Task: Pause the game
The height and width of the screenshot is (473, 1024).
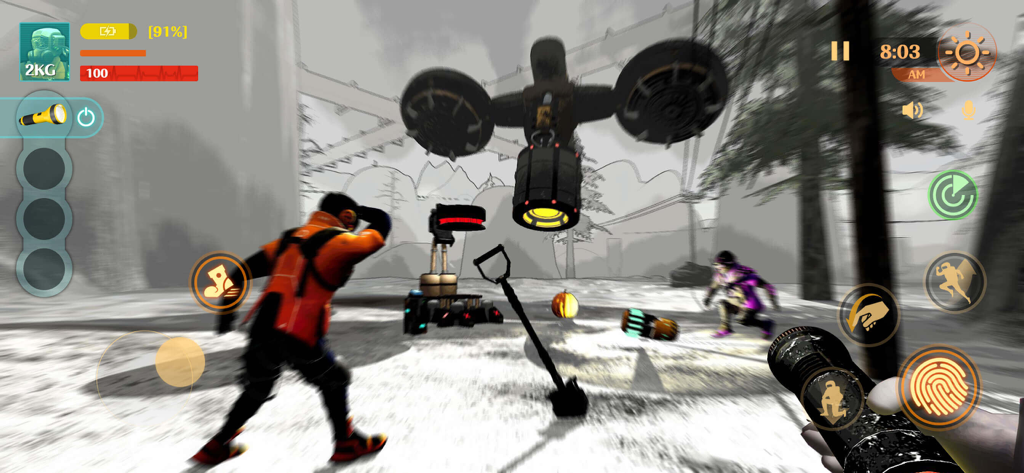Action: click(840, 51)
